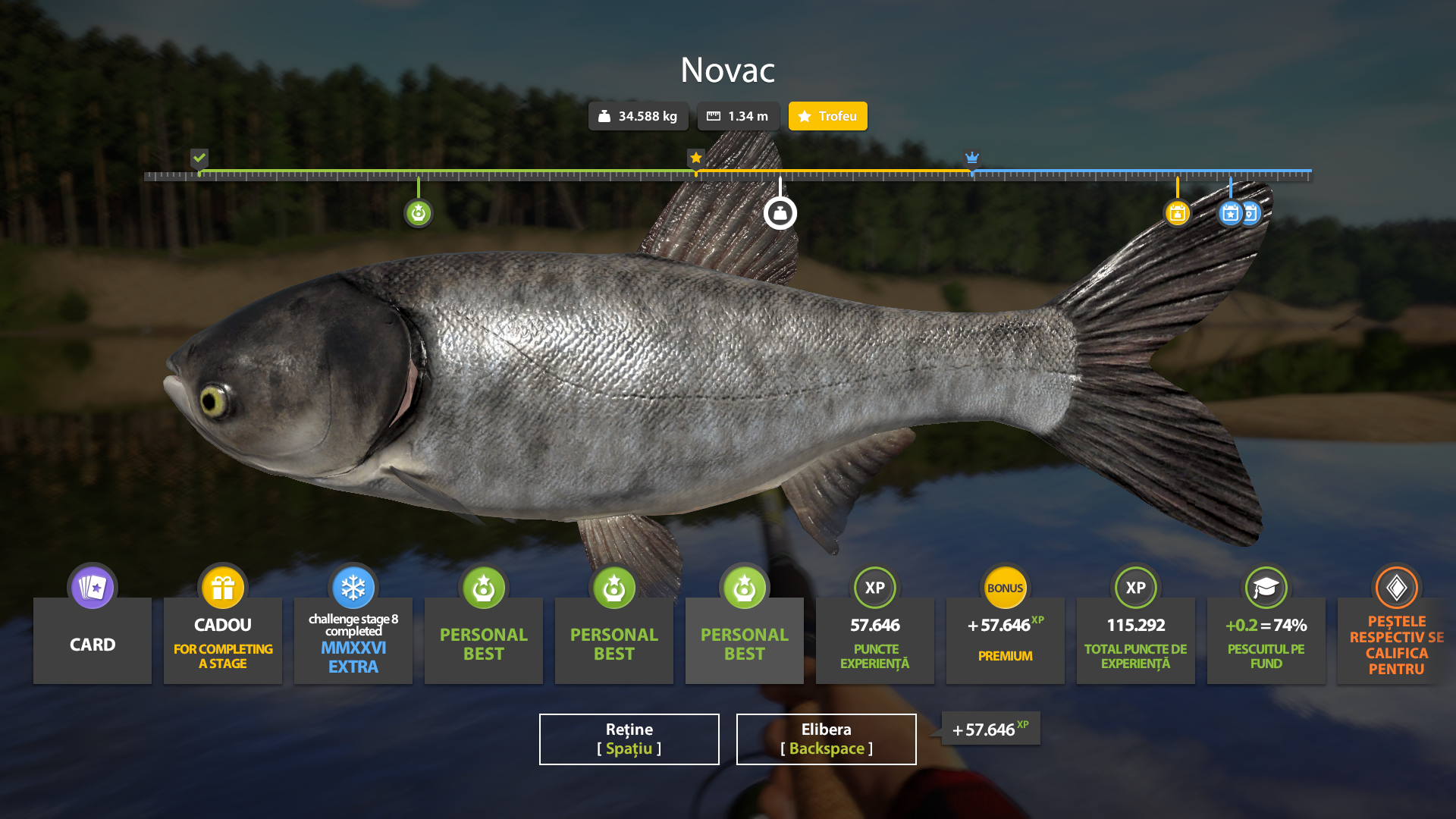Click the CARD collectible icon
The height and width of the screenshot is (819, 1456).
click(x=92, y=587)
